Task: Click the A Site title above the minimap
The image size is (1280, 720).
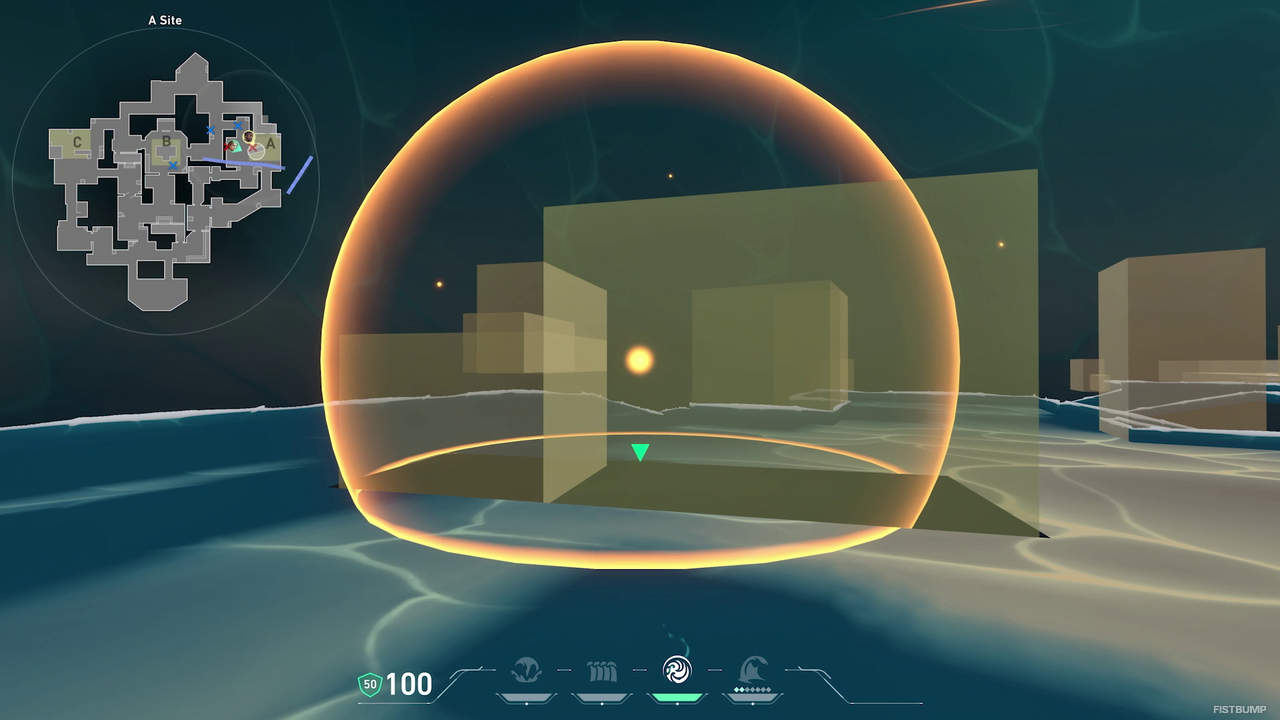Action: [163, 19]
